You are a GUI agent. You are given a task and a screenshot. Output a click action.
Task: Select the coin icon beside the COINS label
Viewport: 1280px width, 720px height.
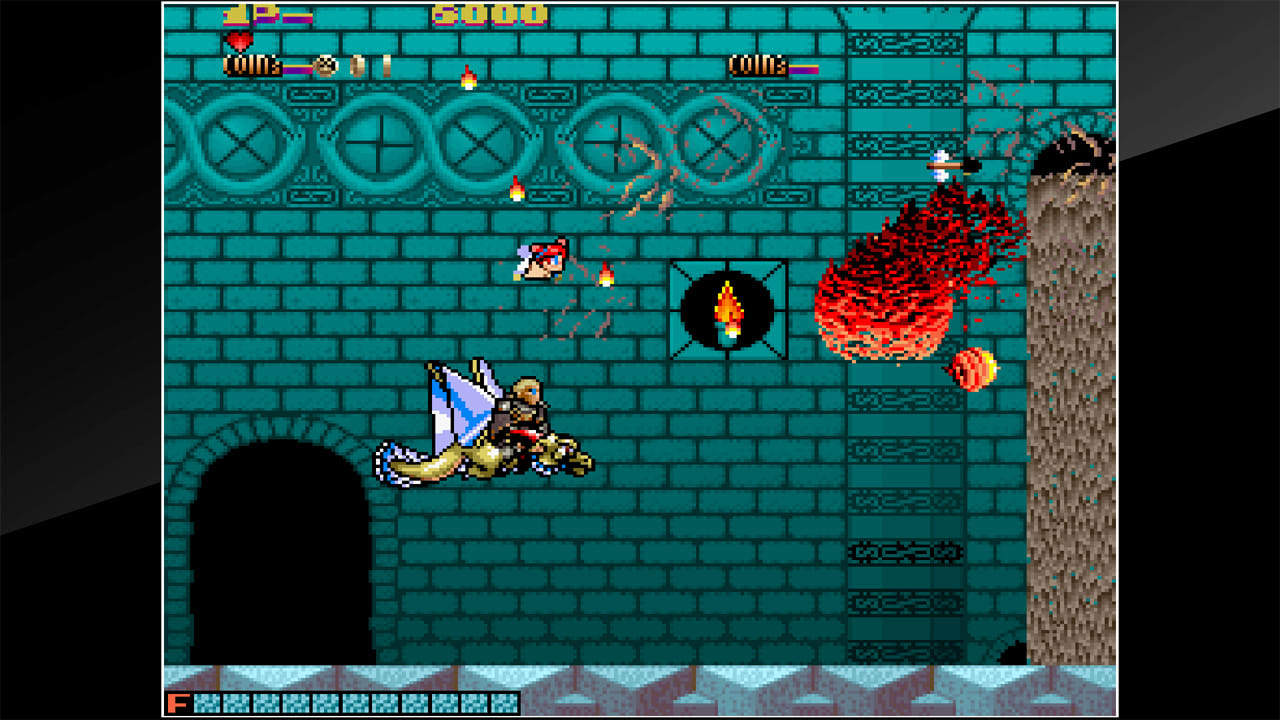point(327,64)
